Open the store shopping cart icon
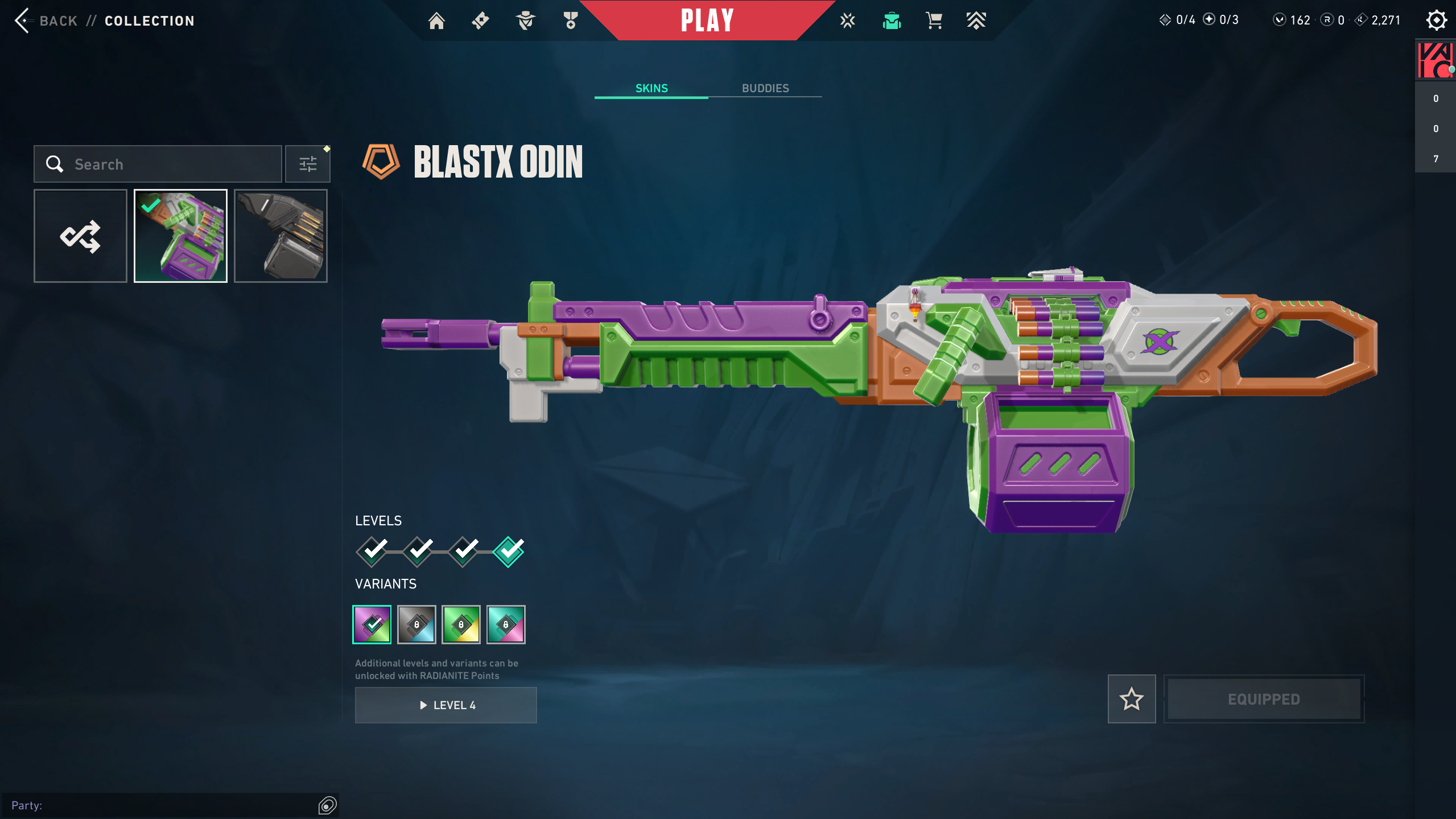Screen dimensions: 1456x819 [934, 21]
